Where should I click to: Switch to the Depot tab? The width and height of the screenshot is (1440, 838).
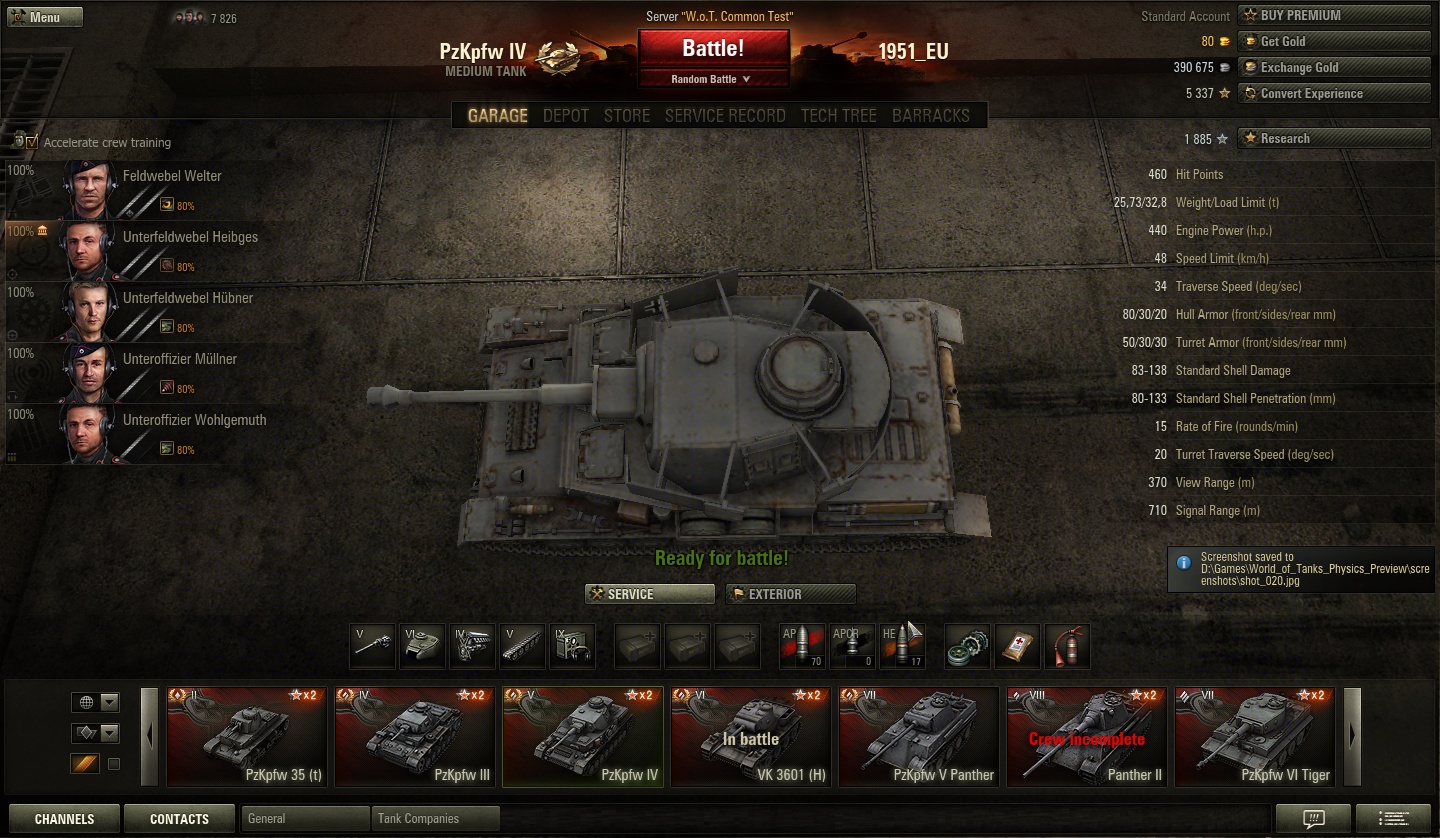point(566,115)
